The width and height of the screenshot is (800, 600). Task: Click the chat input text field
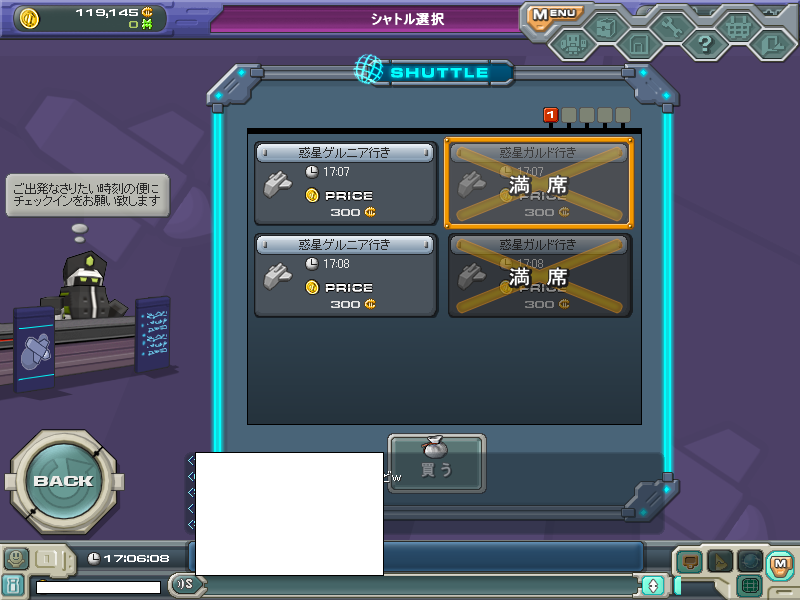point(420,585)
